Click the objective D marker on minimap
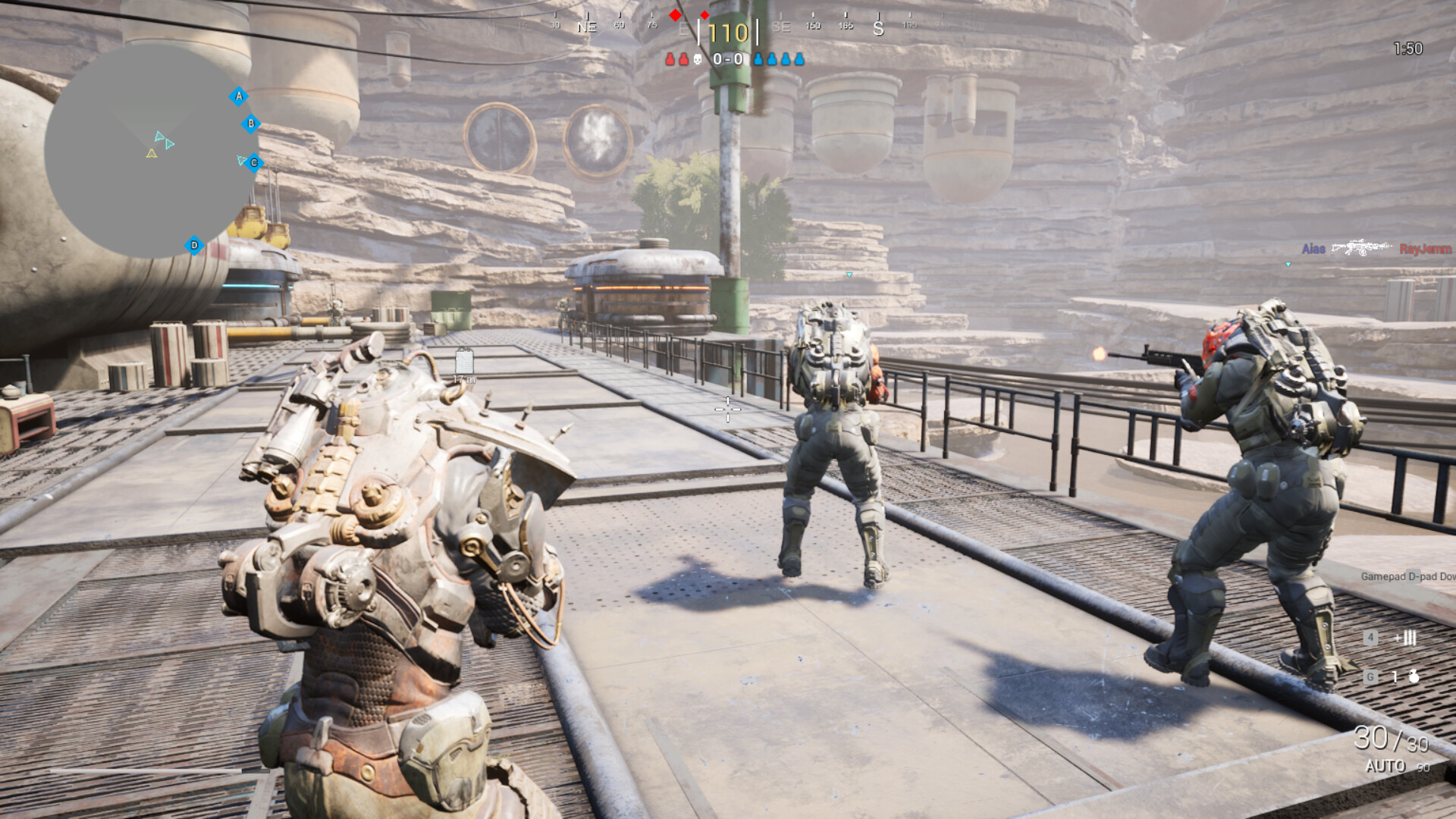The width and height of the screenshot is (1456, 819). (194, 245)
